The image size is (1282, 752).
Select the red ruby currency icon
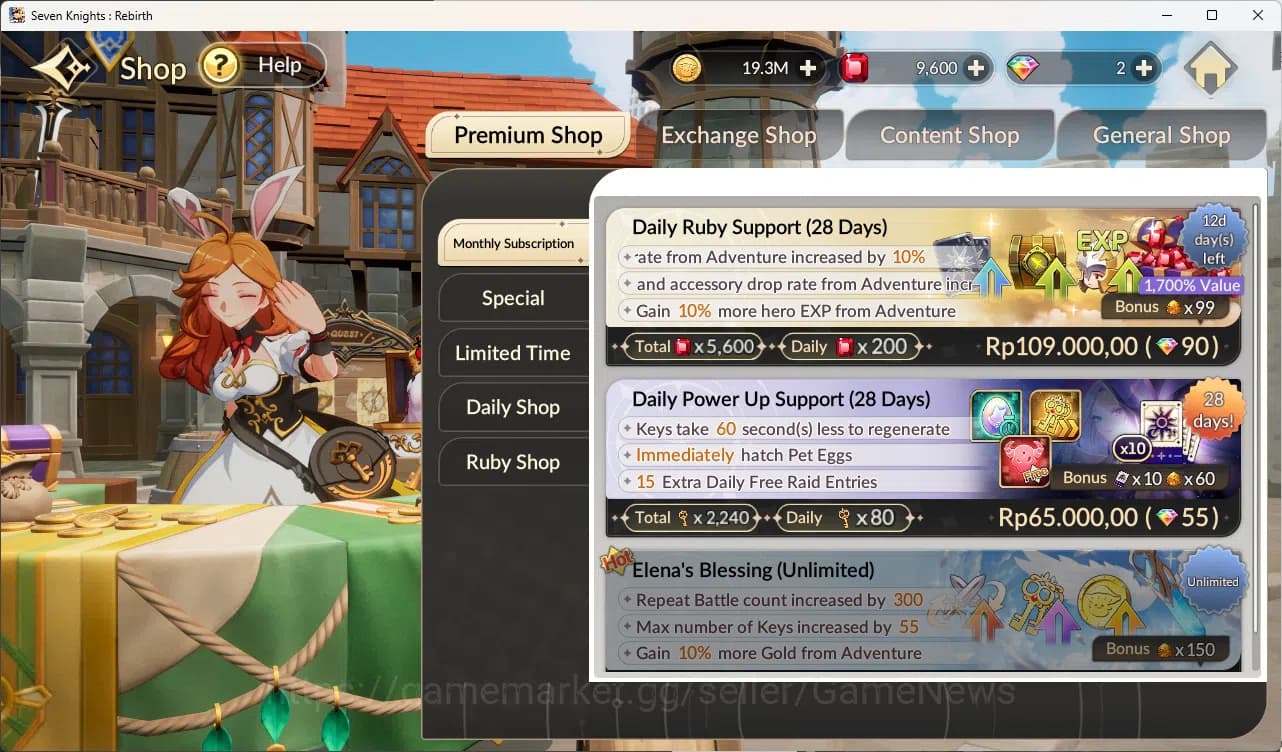click(856, 68)
